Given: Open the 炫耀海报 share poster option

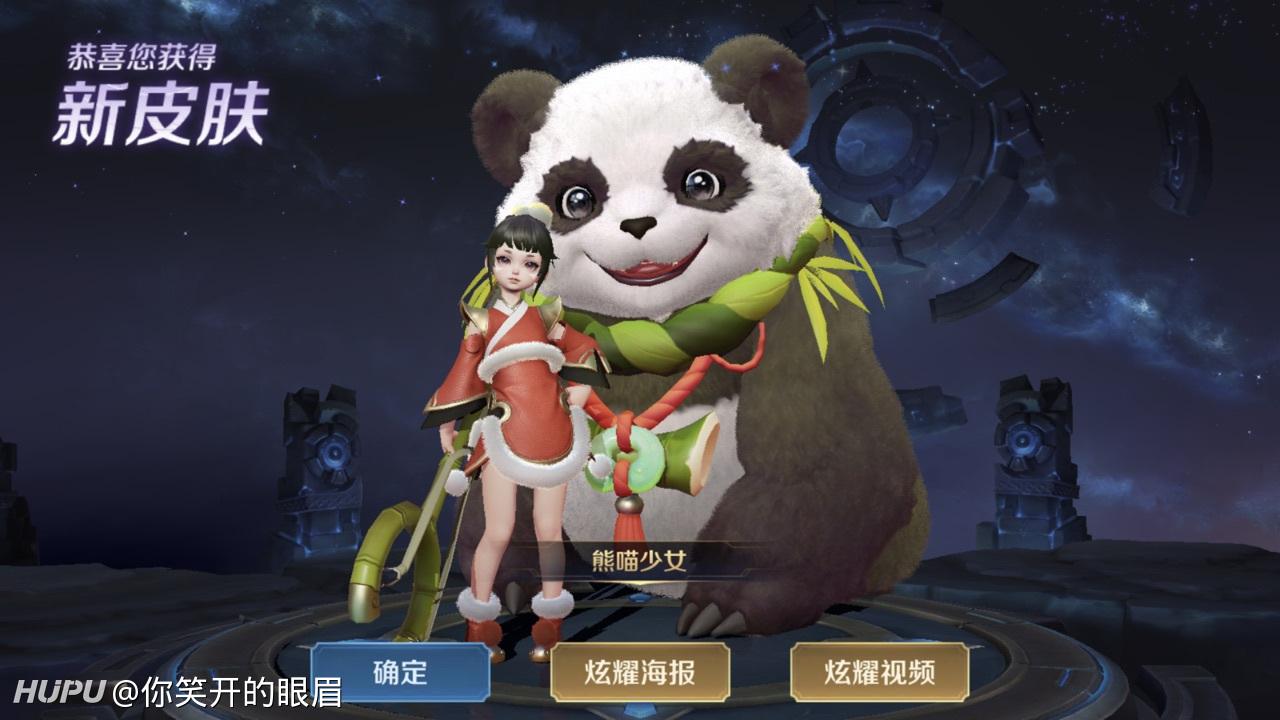Looking at the screenshot, I should coord(640,672).
